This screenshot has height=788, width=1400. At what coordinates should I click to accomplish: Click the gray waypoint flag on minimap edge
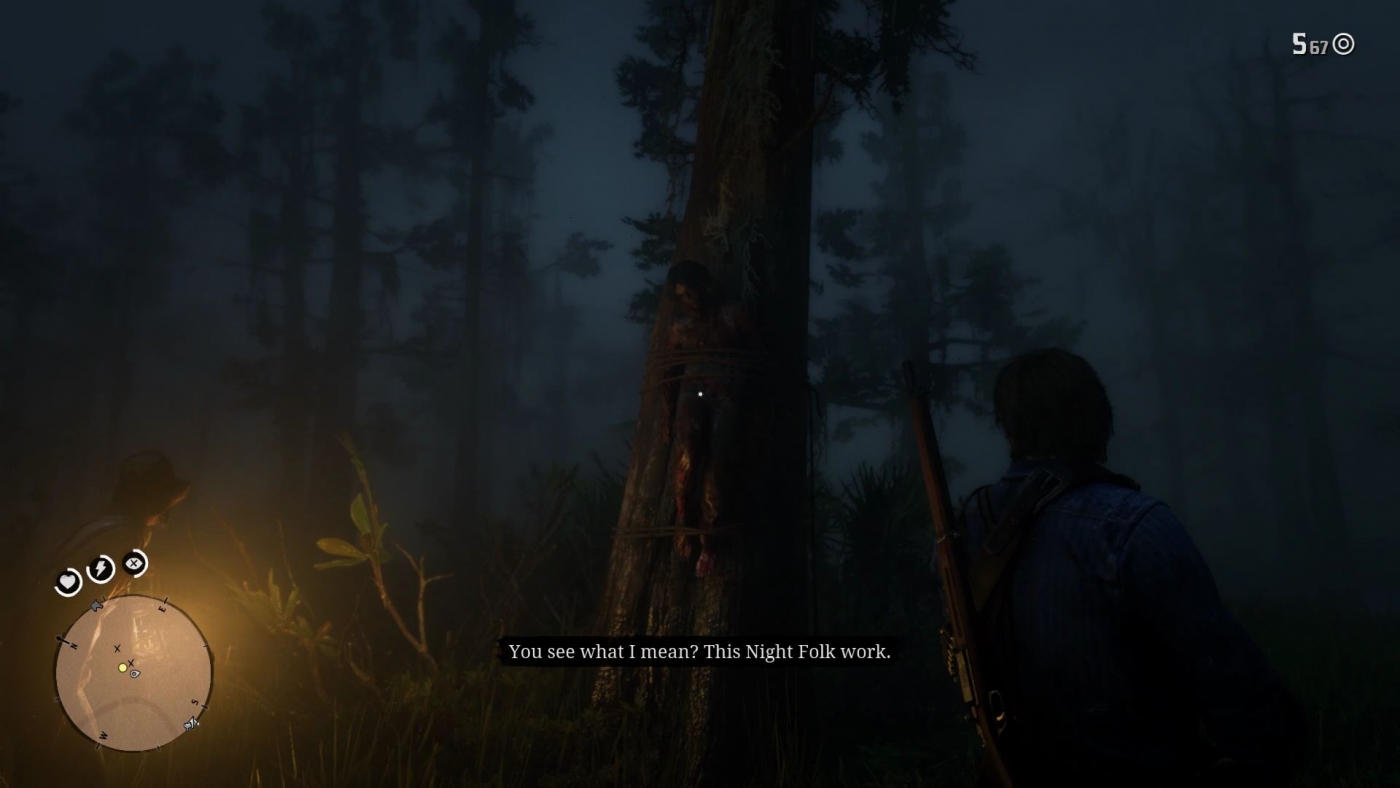97,604
